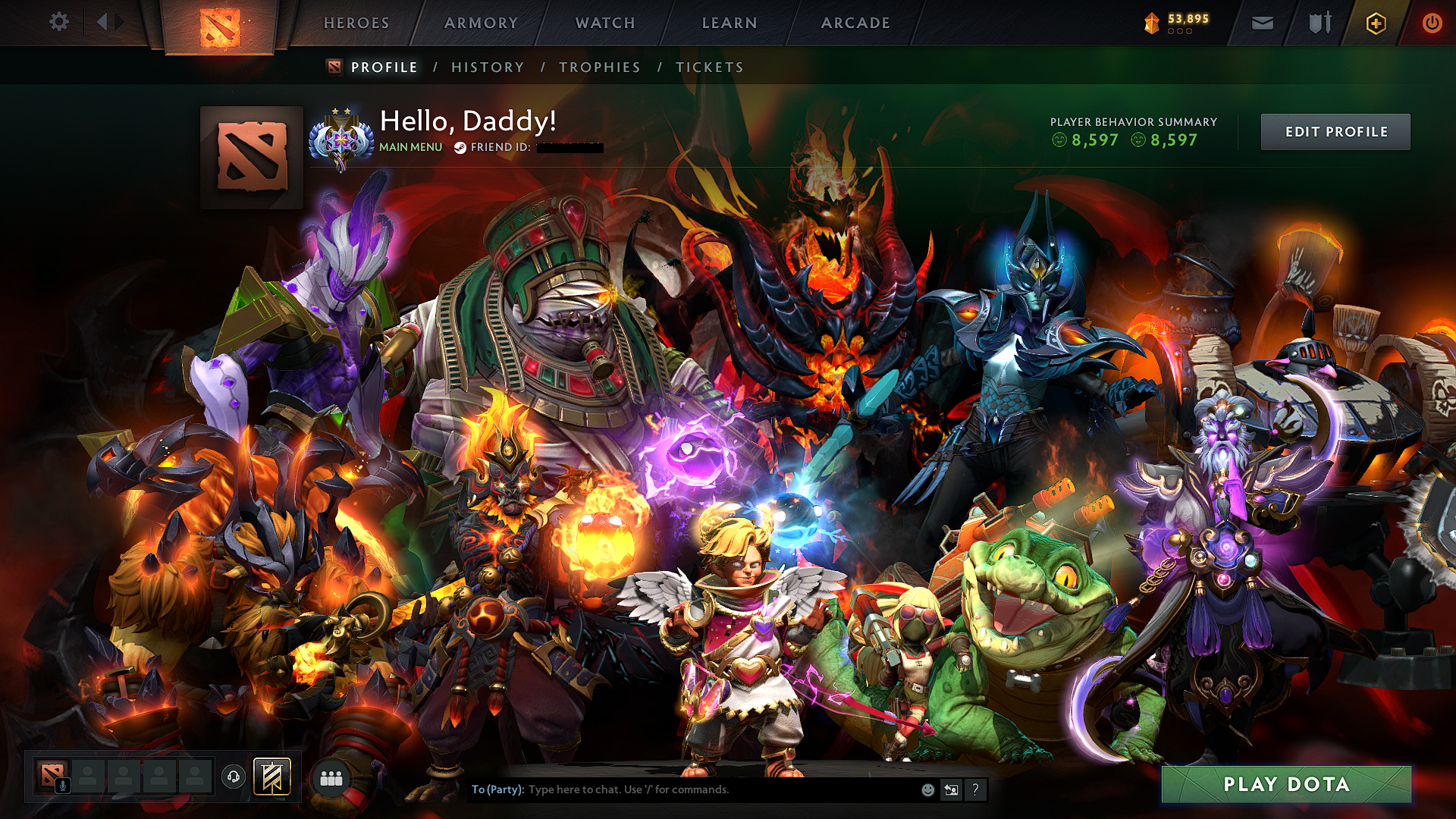Open Dota Plus with the gold plus icon
1456x819 pixels.
[x=1376, y=23]
